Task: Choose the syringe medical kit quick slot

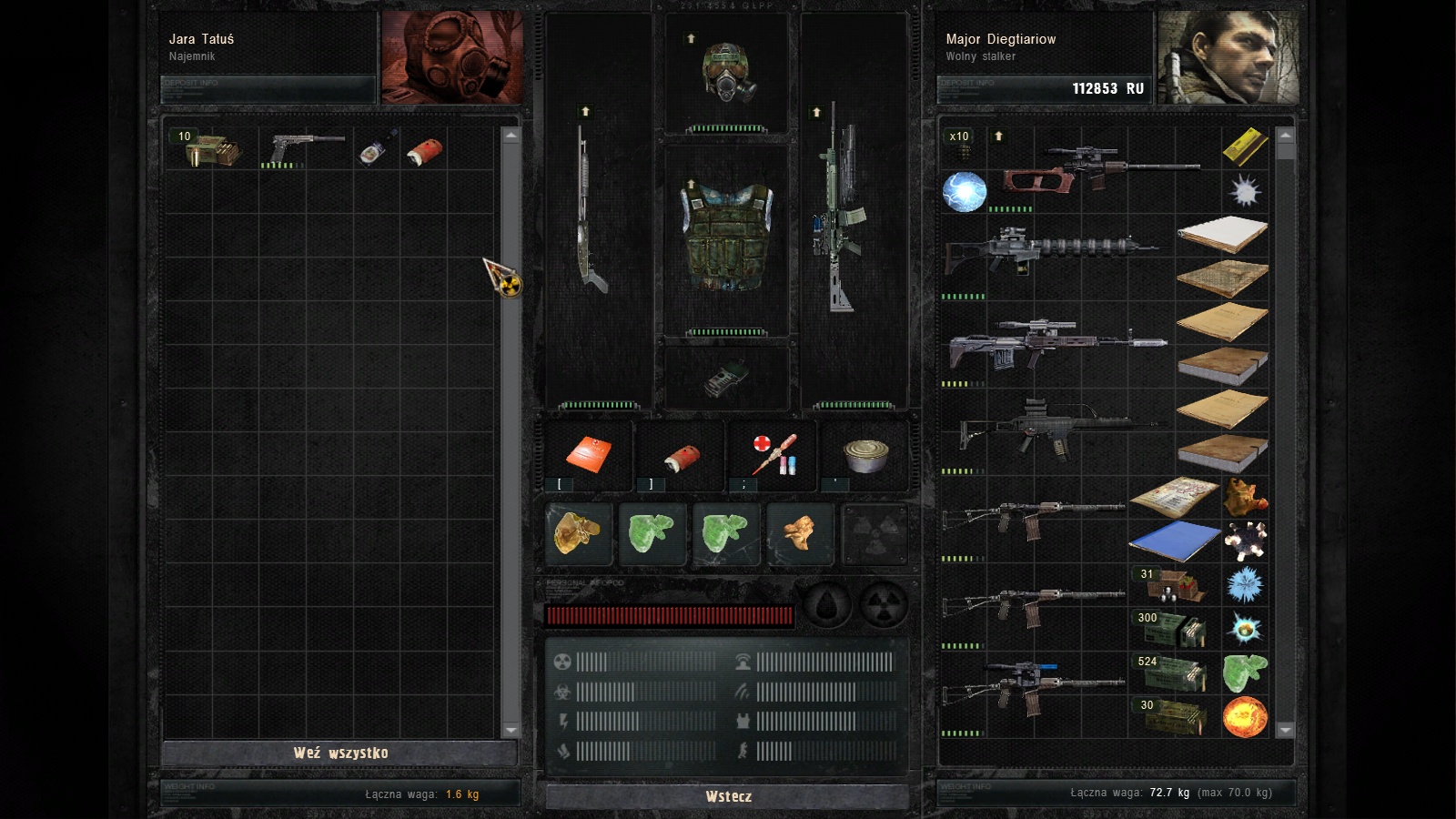Action: coord(773,453)
